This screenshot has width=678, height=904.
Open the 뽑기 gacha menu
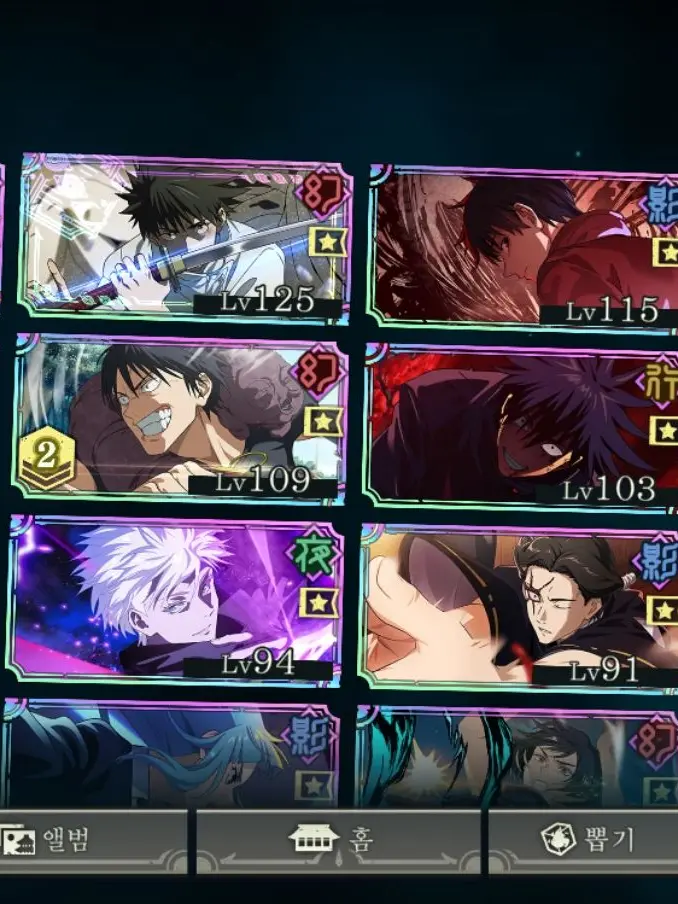coord(585,839)
